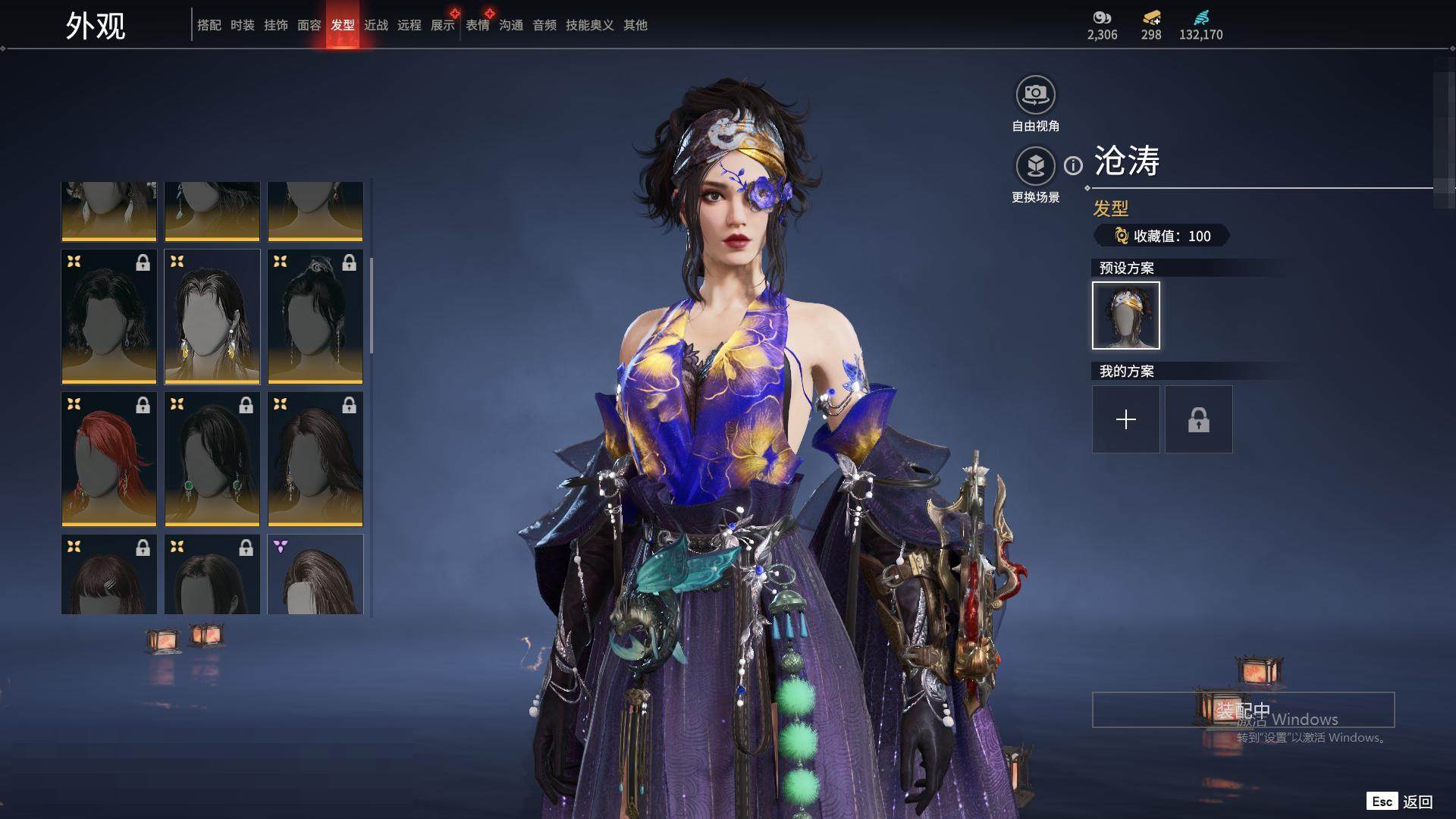Go to the 面容 face tab
The height and width of the screenshot is (819, 1456).
click(309, 25)
